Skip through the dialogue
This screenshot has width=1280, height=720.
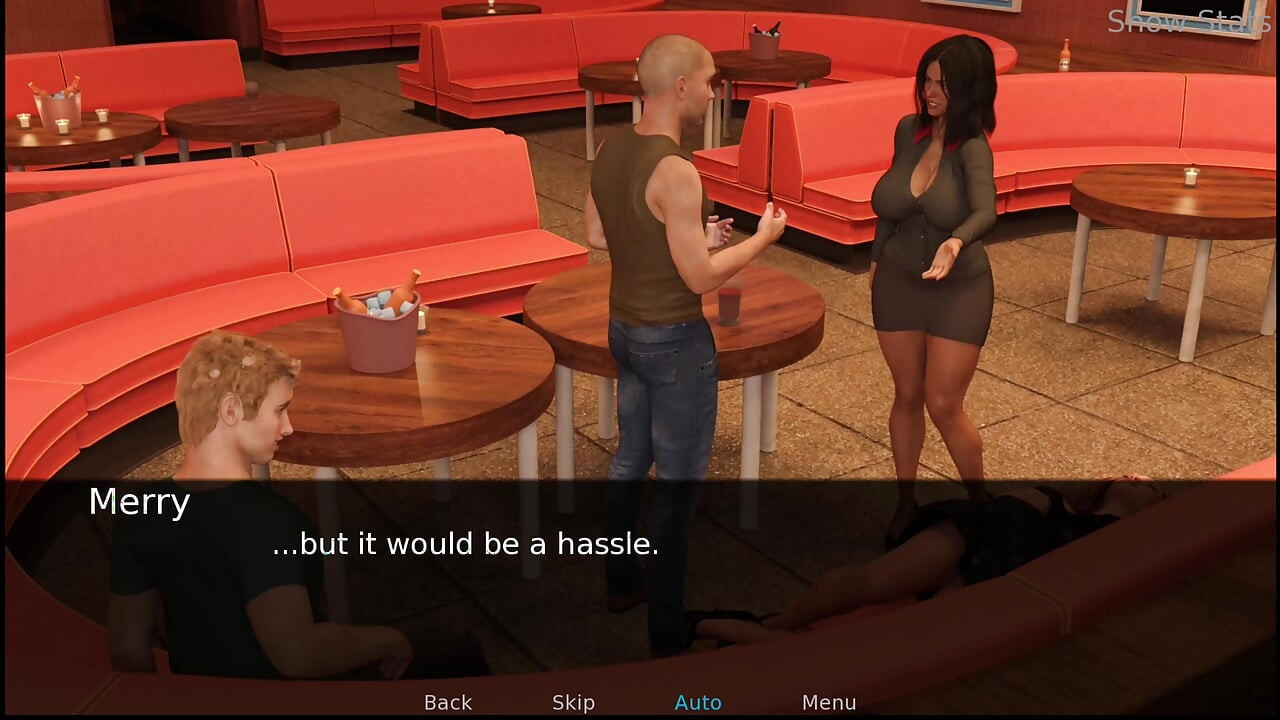pyautogui.click(x=573, y=703)
